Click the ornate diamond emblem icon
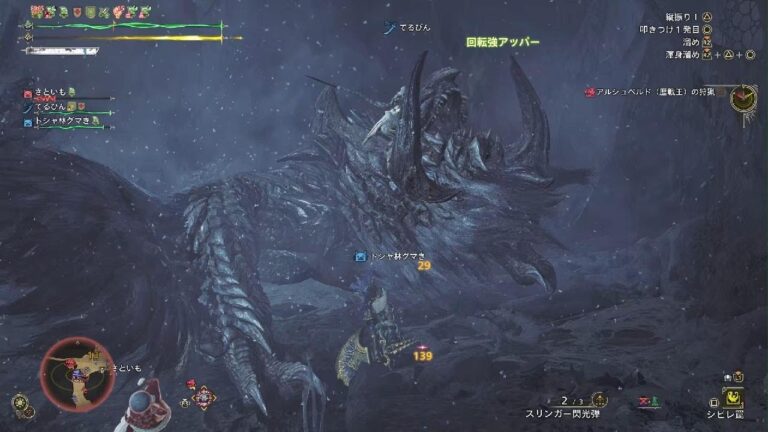 (x=204, y=396)
